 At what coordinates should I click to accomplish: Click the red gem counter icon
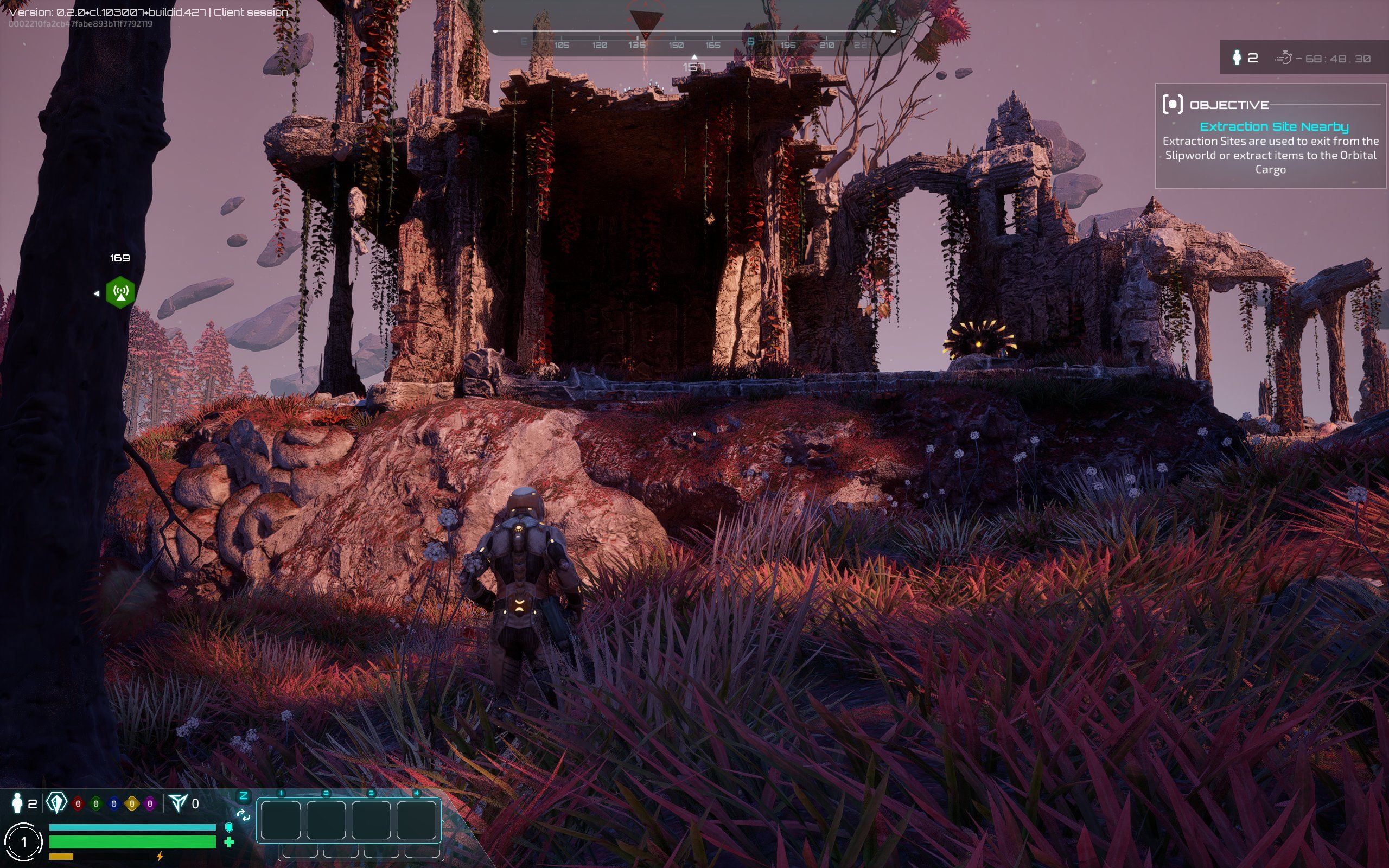click(78, 803)
